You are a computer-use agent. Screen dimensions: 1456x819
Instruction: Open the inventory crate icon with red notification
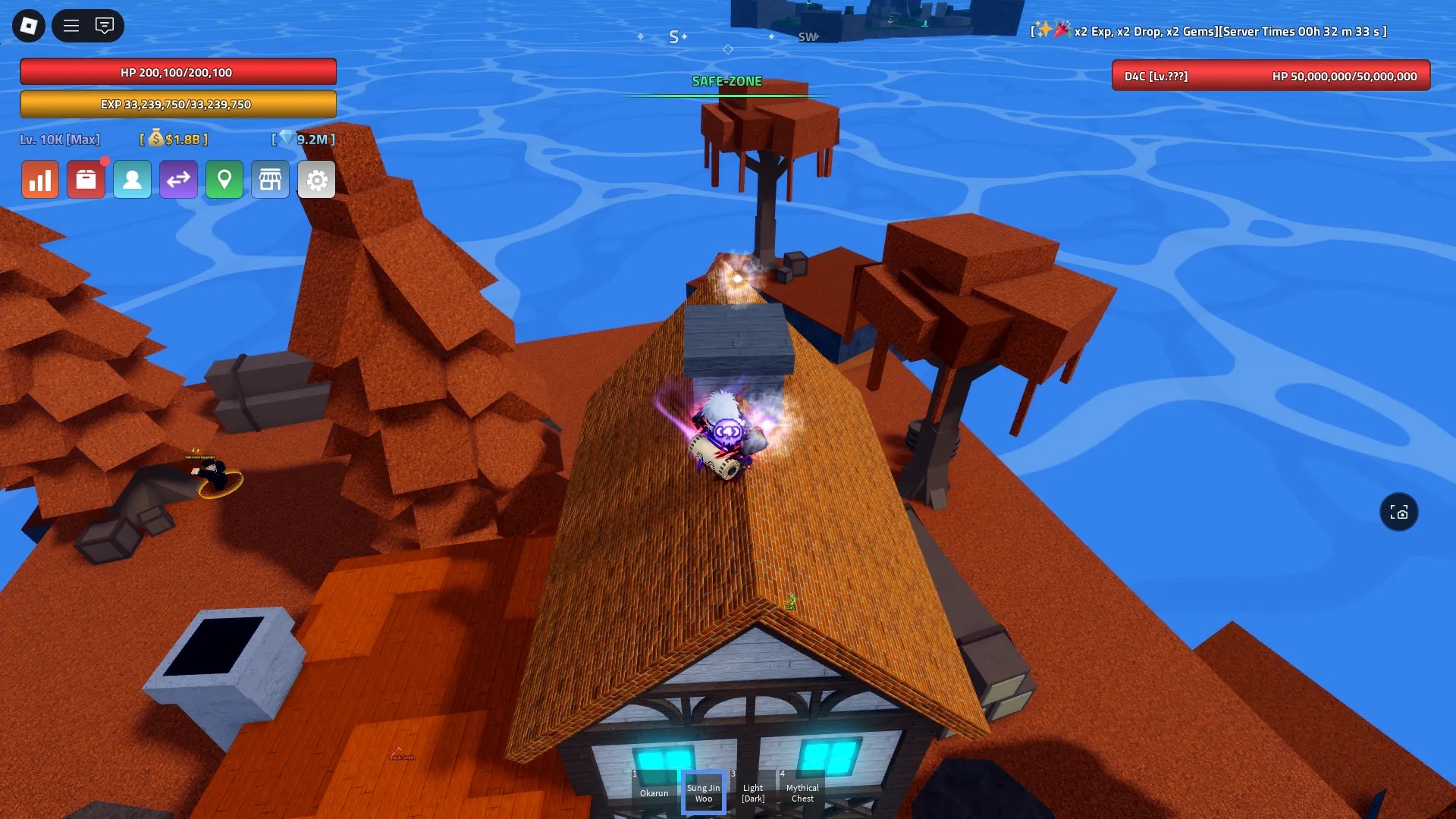(86, 179)
